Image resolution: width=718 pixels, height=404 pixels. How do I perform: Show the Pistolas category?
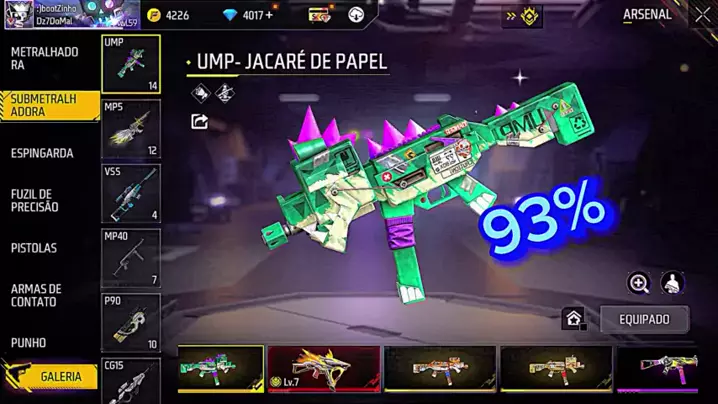click(34, 248)
